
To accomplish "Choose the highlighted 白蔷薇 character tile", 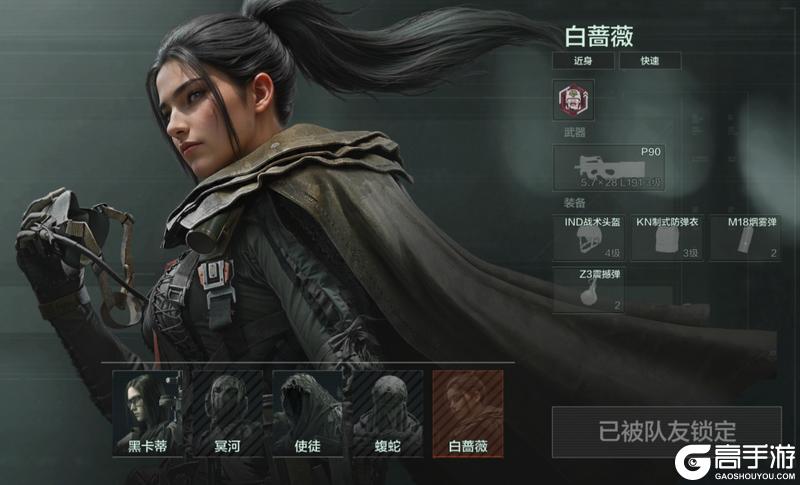I will (x=467, y=414).
